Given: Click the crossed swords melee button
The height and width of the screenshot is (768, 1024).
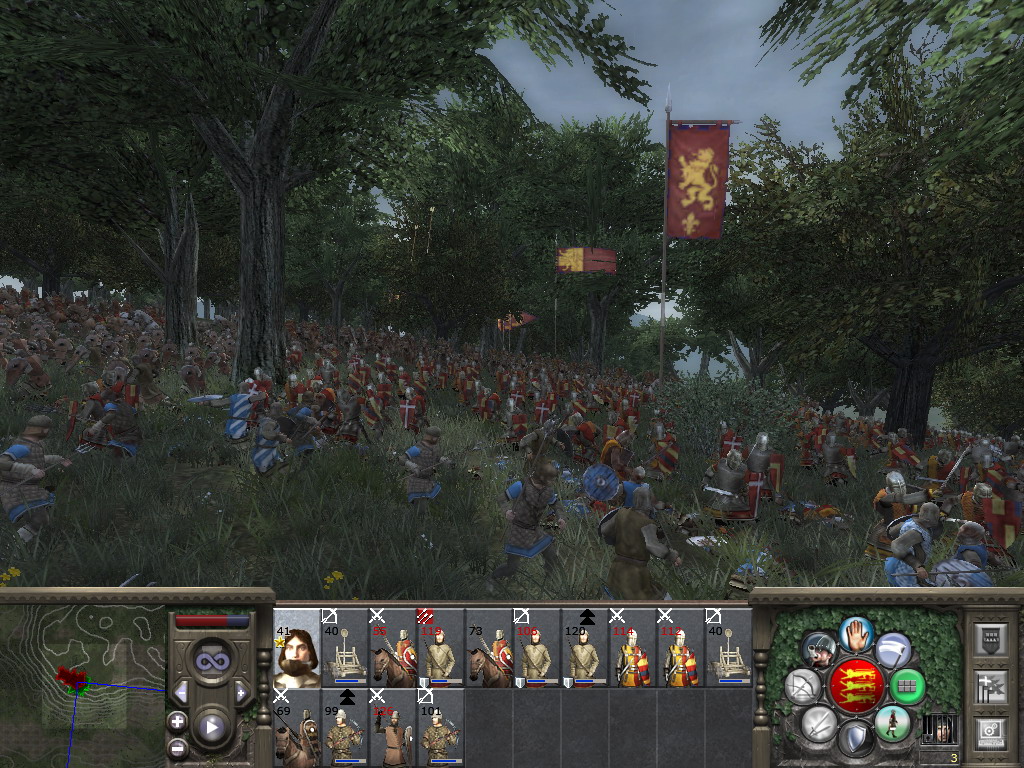Looking at the screenshot, I should coord(818,723).
